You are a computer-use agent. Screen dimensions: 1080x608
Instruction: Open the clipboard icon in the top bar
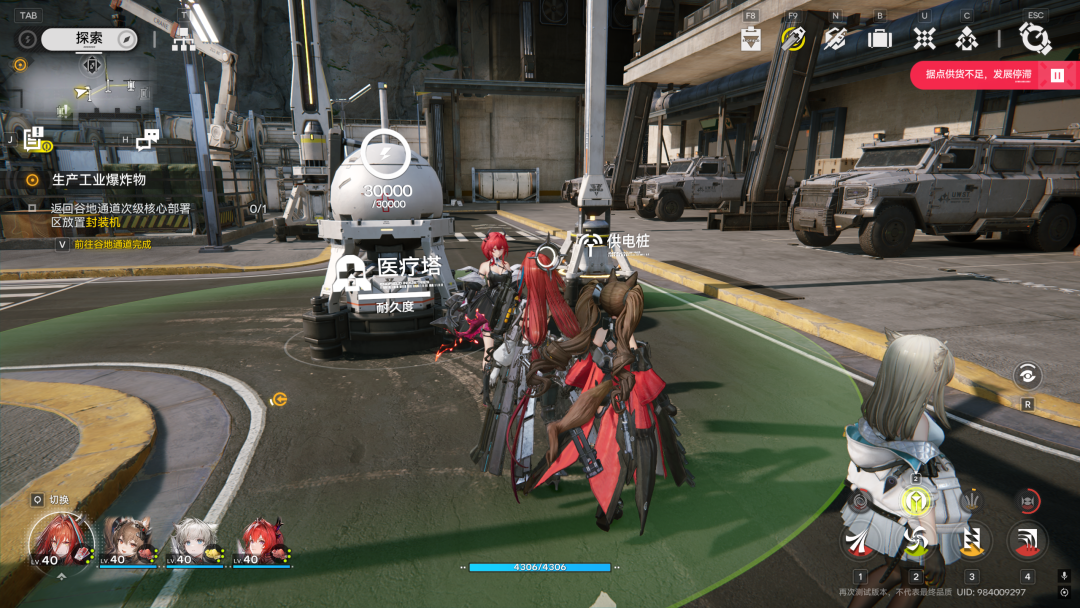tap(751, 39)
